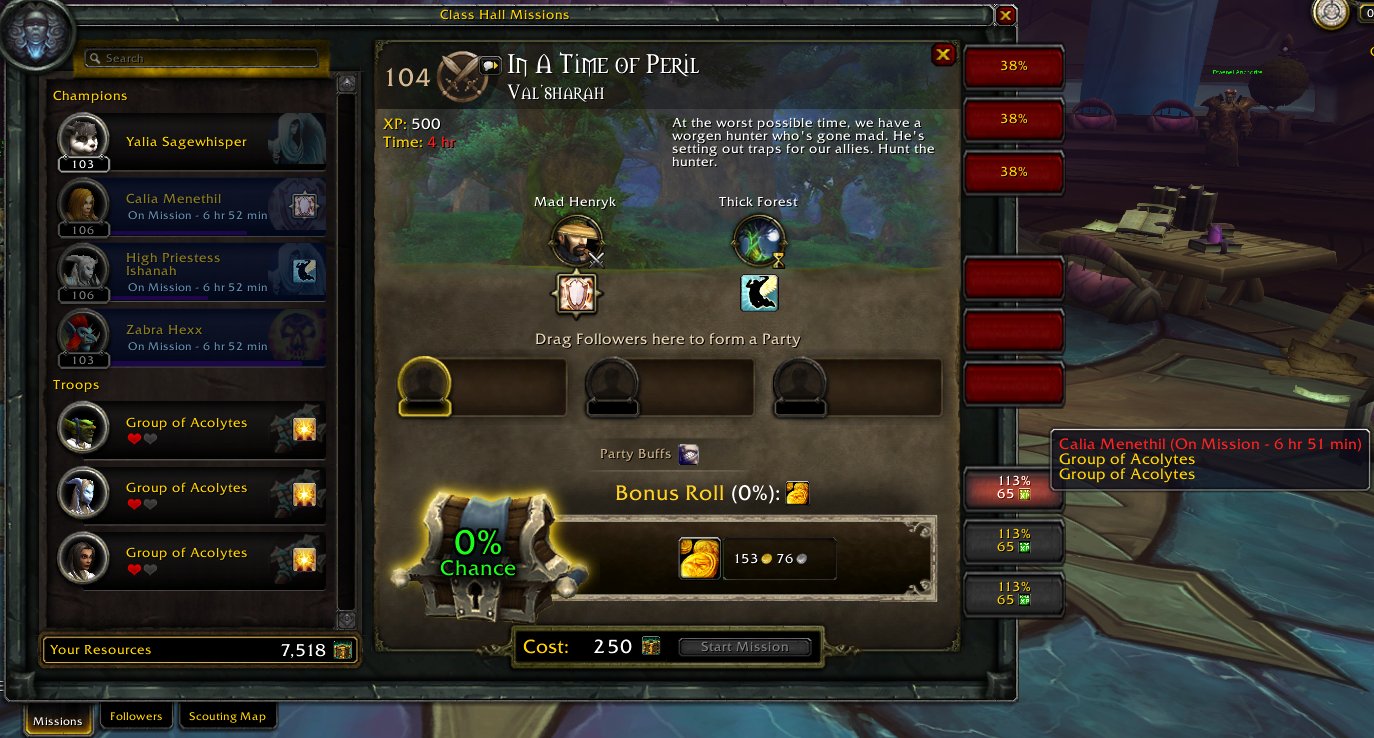The height and width of the screenshot is (738, 1374).
Task: Click the gold reward icon
Action: 699,558
